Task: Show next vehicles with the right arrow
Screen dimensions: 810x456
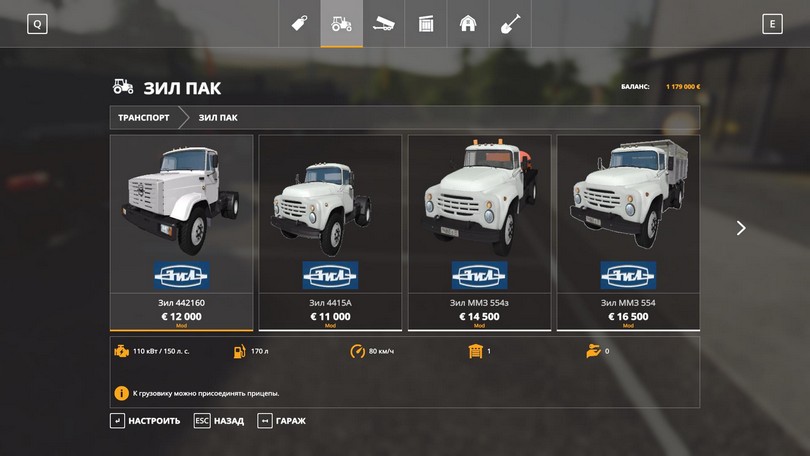Action: point(741,228)
